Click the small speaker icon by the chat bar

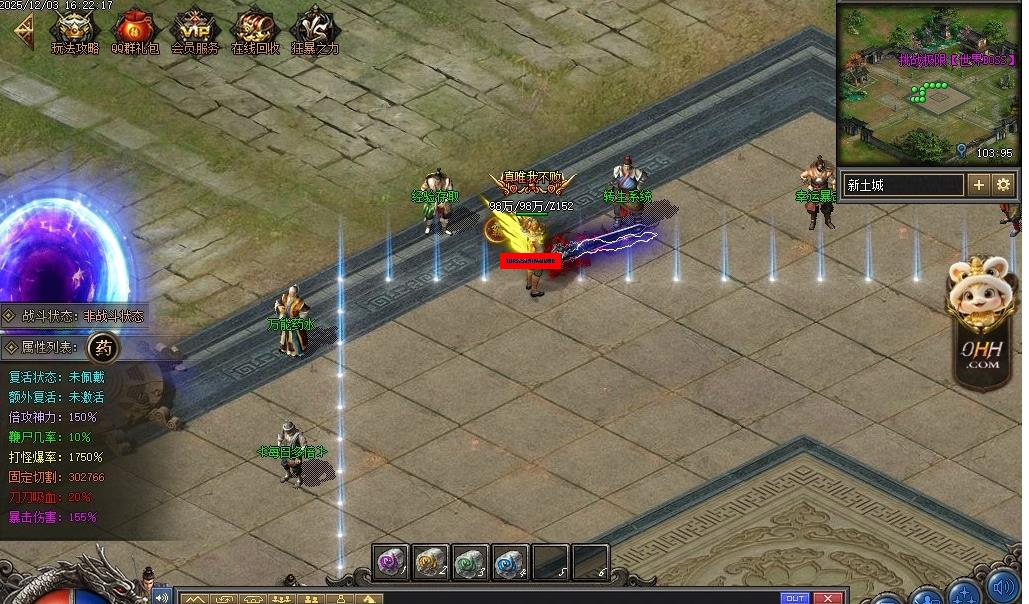coord(160,597)
